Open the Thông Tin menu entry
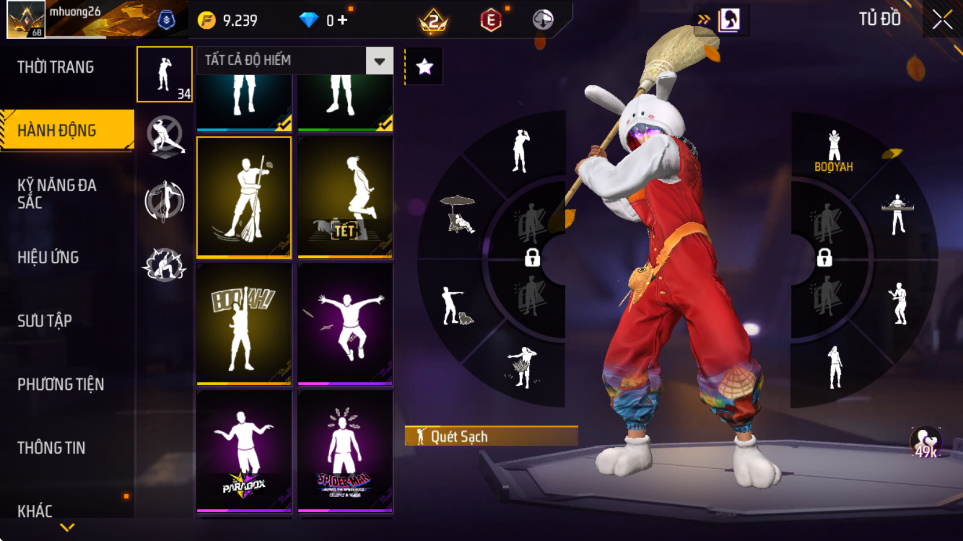 [x=52, y=448]
